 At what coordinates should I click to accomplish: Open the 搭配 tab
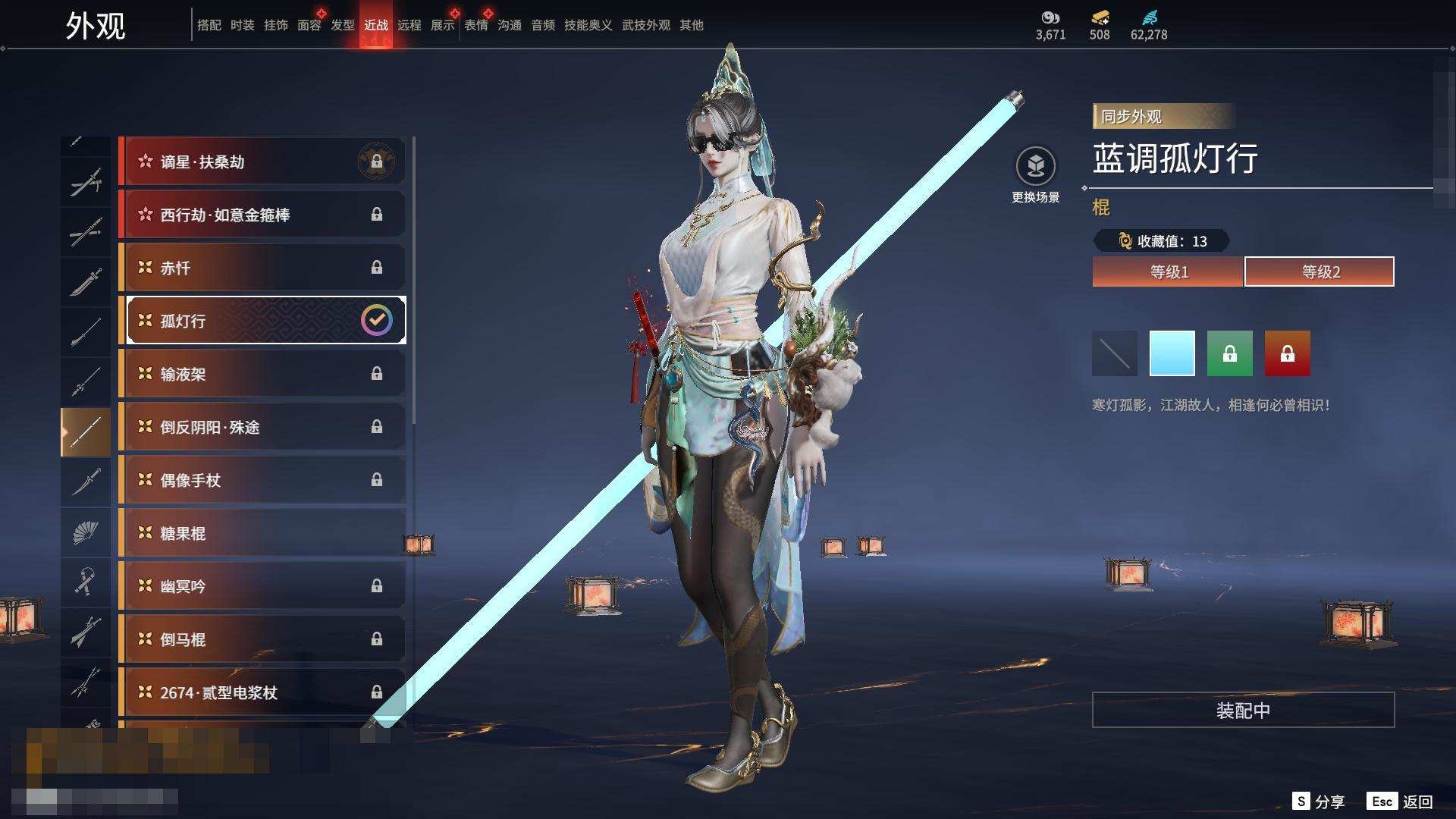coord(209,25)
